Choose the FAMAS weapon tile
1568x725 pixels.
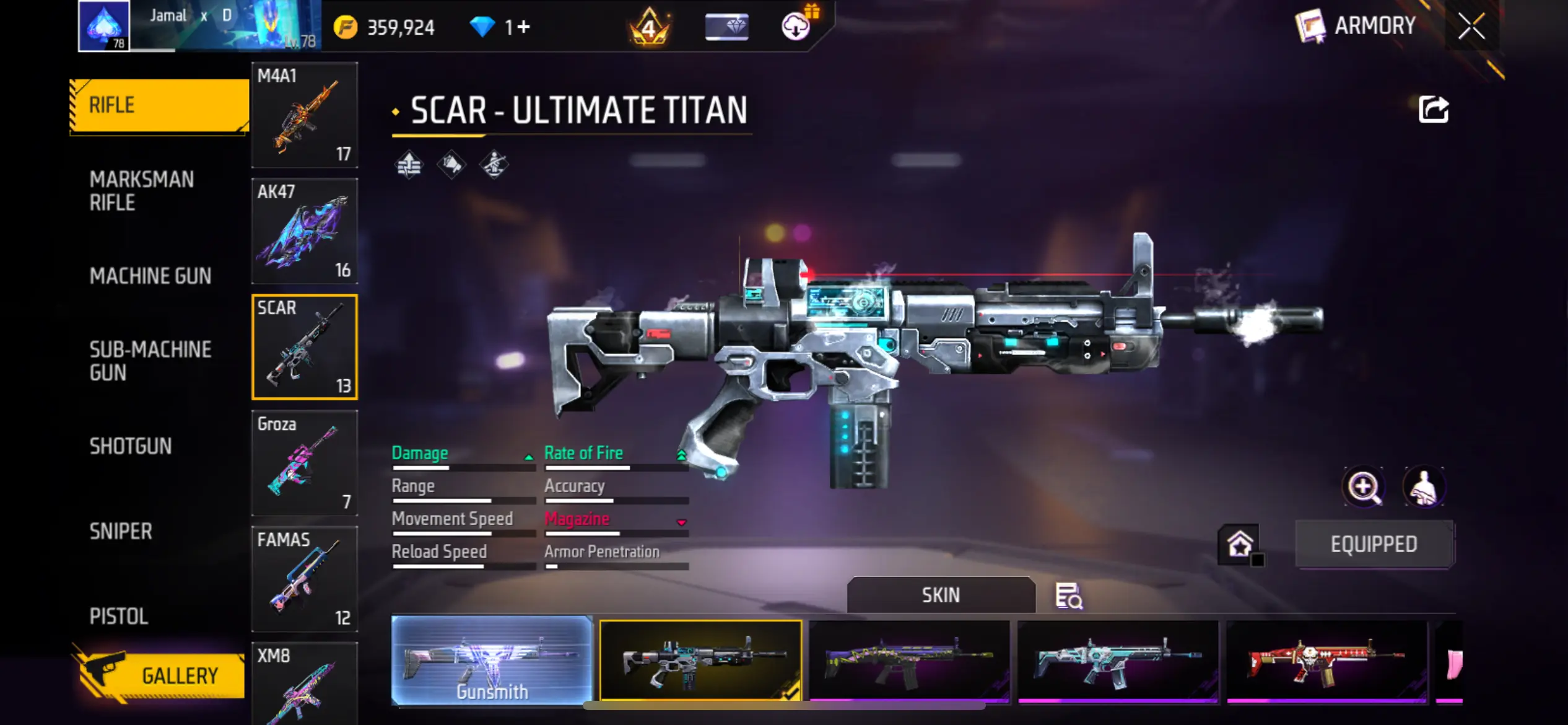[x=305, y=579]
